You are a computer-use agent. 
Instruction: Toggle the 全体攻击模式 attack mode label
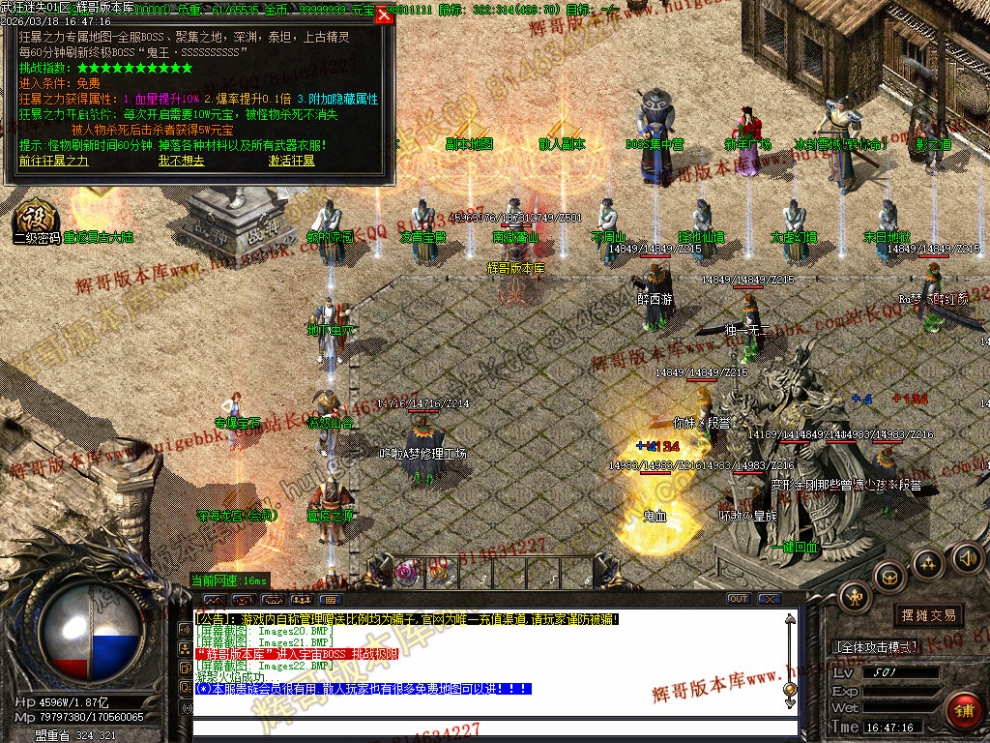click(875, 648)
